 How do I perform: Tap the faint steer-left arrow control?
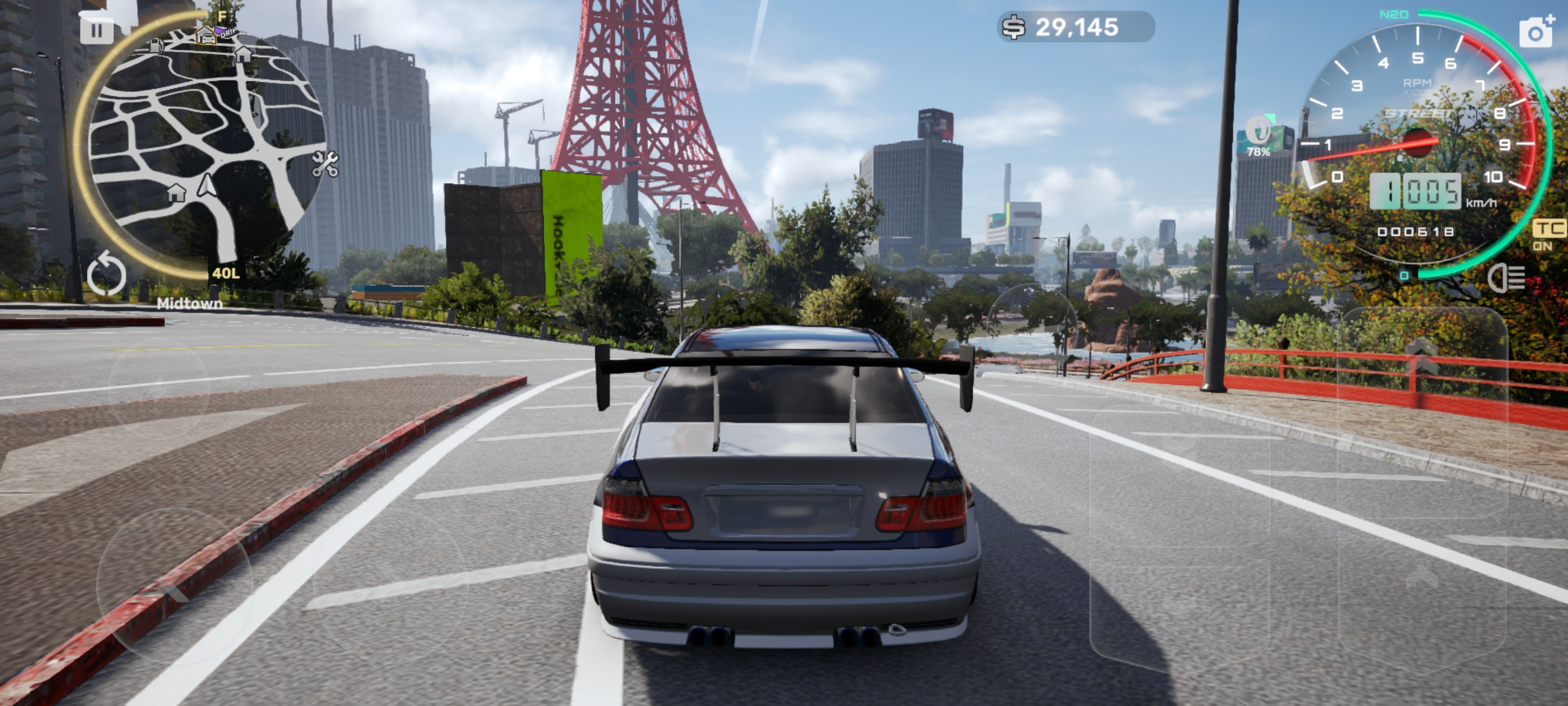[174, 586]
